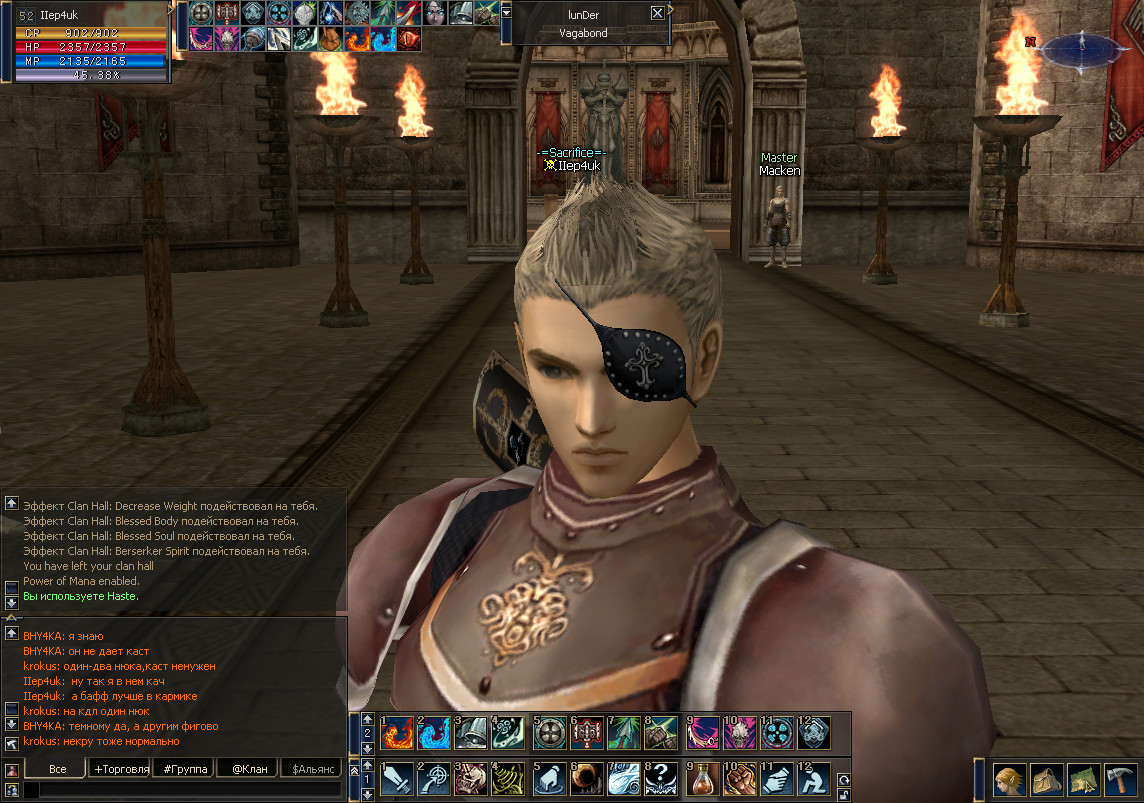The width and height of the screenshot is (1144, 803).
Task: Activate the sit-down action icon
Action: click(x=815, y=779)
